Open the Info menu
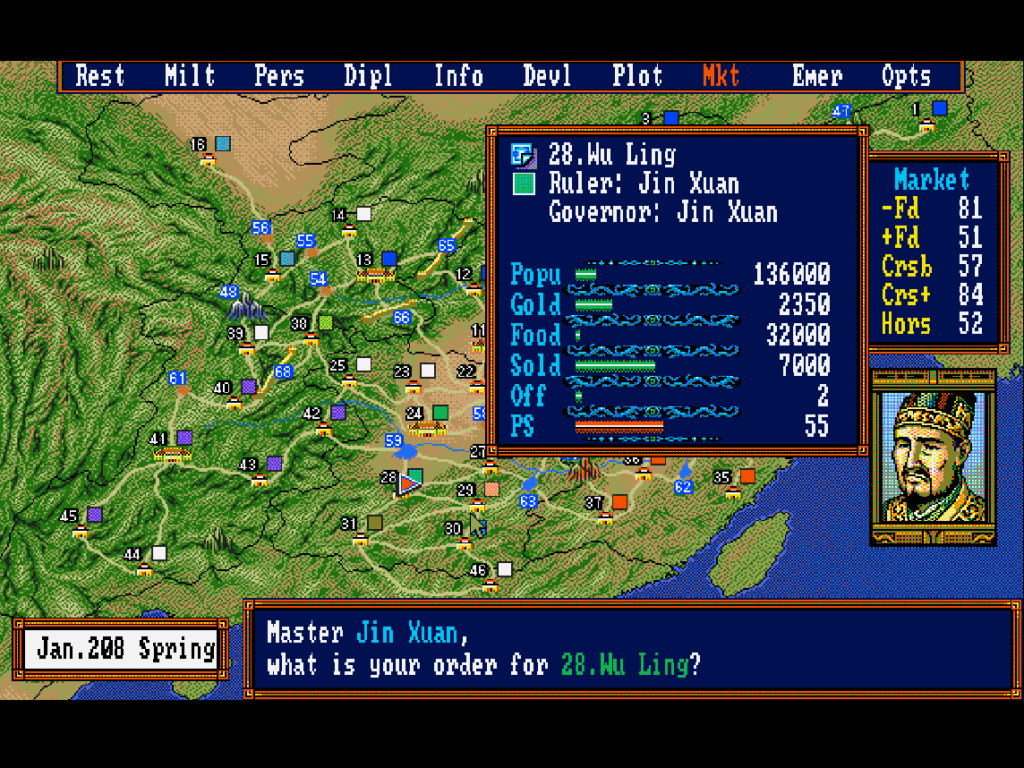The height and width of the screenshot is (768, 1024). click(x=458, y=76)
